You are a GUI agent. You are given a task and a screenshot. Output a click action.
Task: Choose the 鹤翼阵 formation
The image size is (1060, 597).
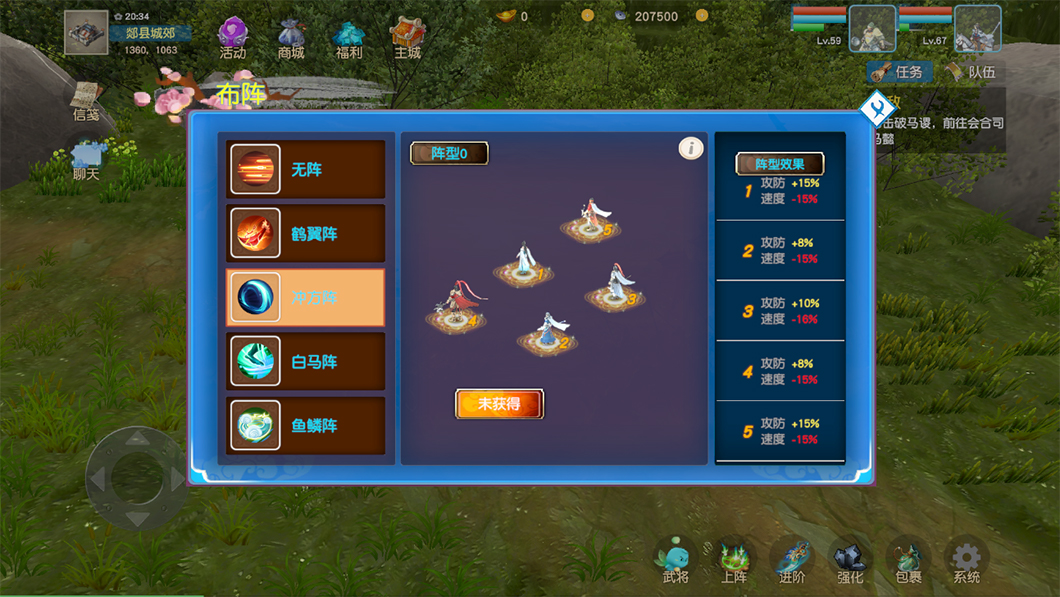click(x=306, y=234)
